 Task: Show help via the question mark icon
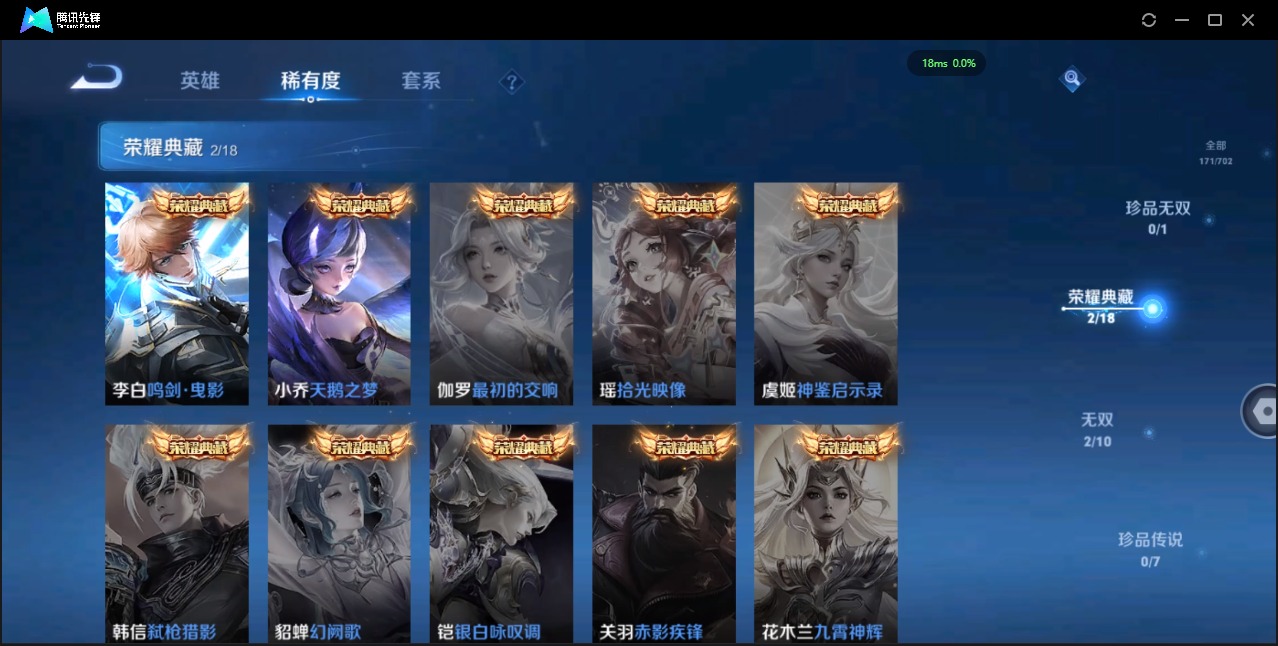[x=512, y=82]
